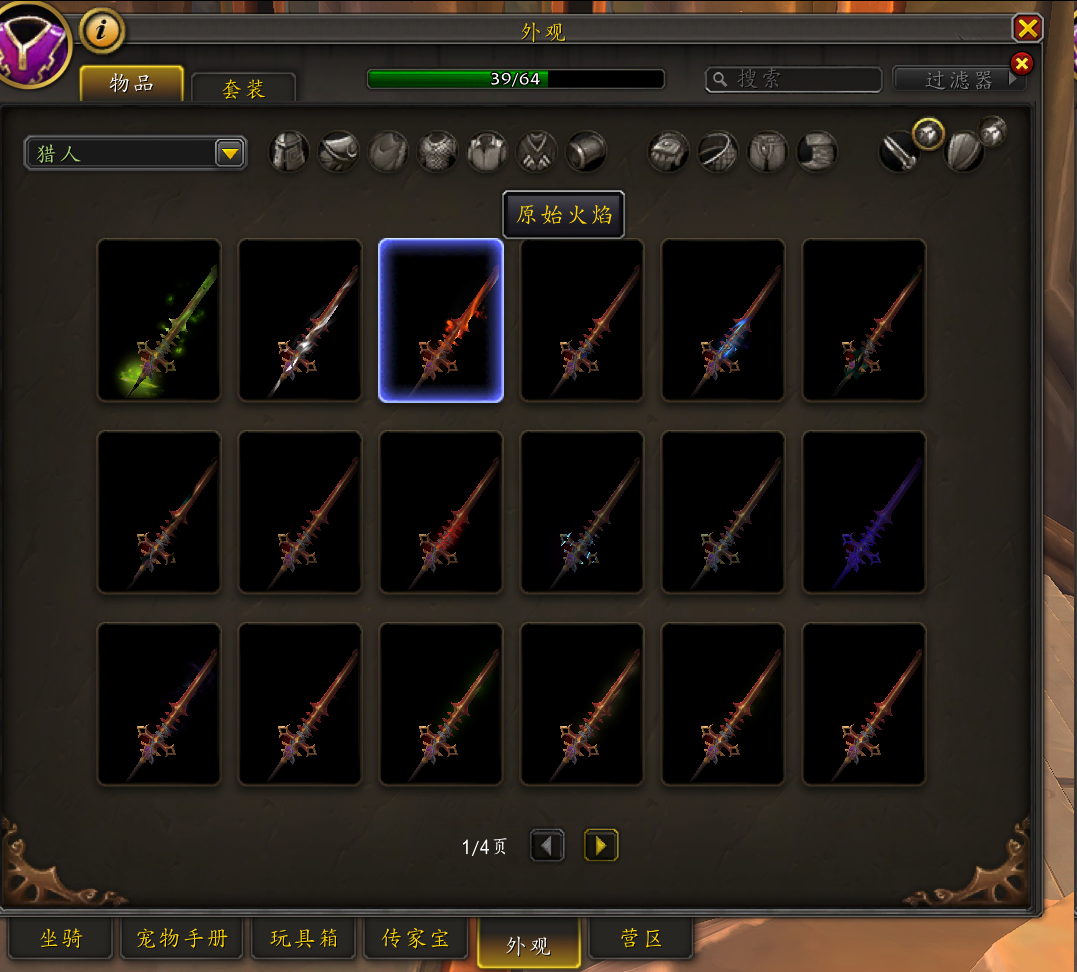The width and height of the screenshot is (1077, 972).
Task: Switch to the 套装 sets tab
Action: tap(243, 89)
